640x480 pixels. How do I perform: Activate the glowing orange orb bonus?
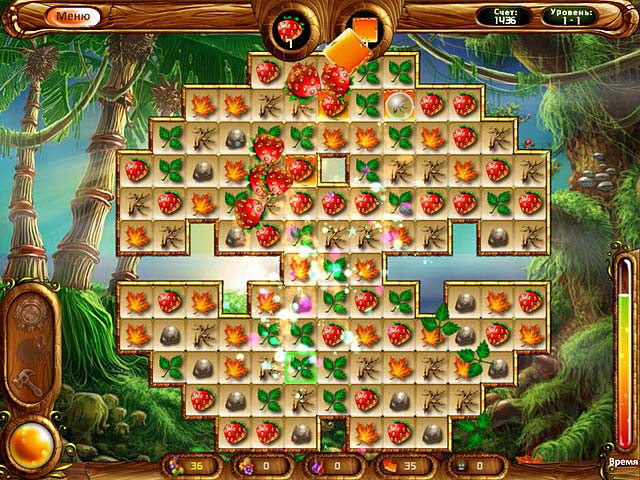pos(30,438)
